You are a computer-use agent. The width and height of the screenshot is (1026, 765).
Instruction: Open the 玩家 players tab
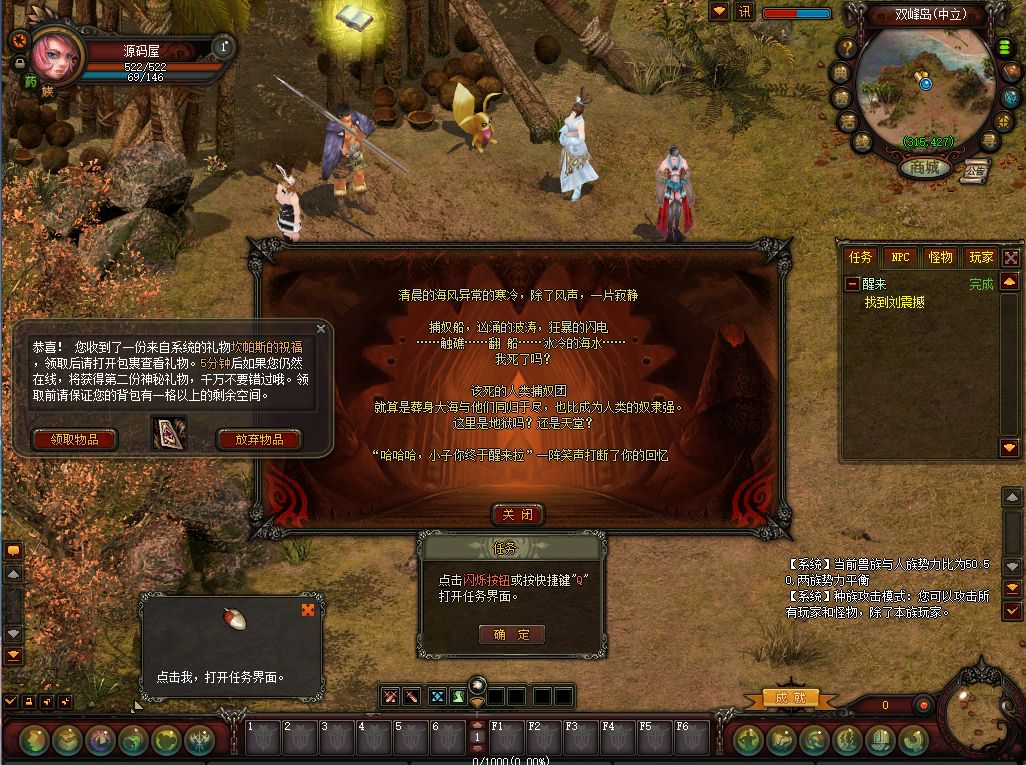(981, 257)
